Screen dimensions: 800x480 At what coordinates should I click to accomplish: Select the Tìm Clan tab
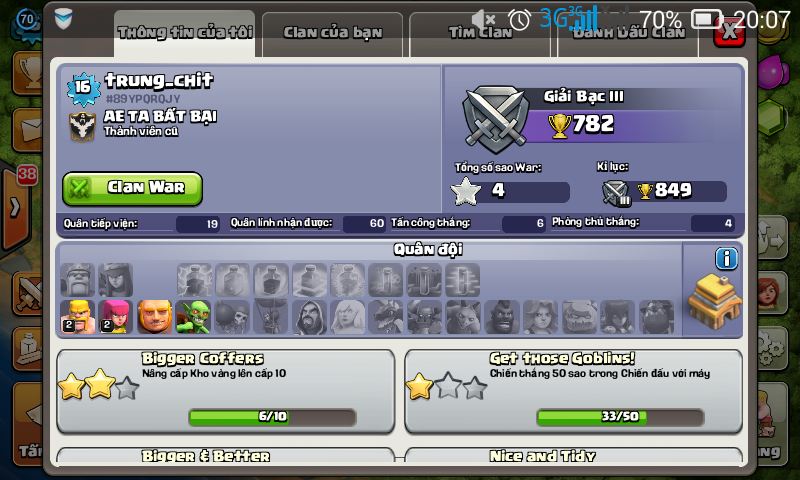(x=481, y=32)
